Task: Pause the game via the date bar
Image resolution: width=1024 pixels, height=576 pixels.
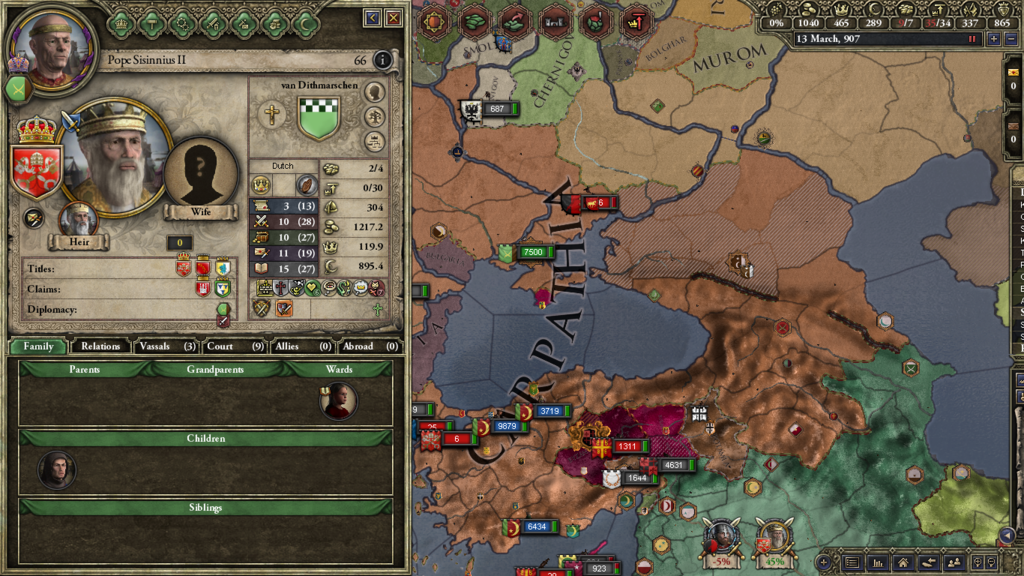Action: tap(971, 39)
